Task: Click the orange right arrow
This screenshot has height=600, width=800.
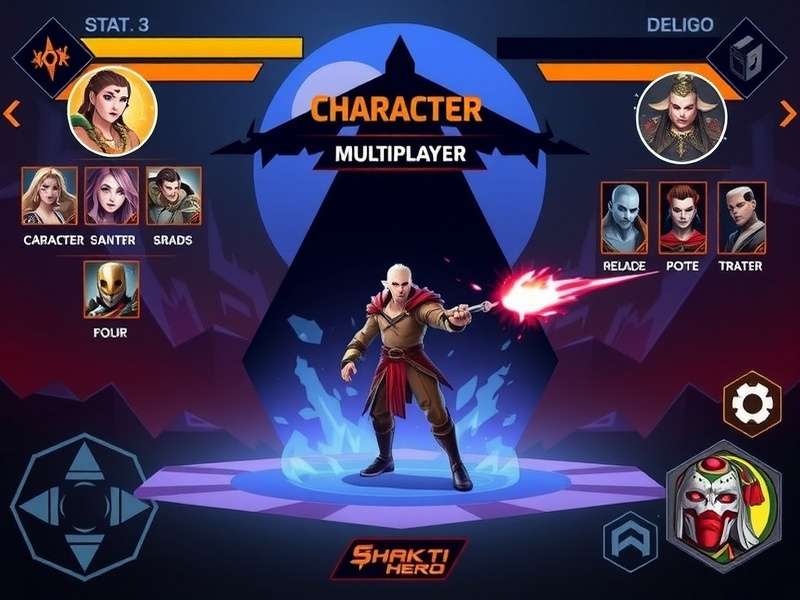Action: (788, 114)
